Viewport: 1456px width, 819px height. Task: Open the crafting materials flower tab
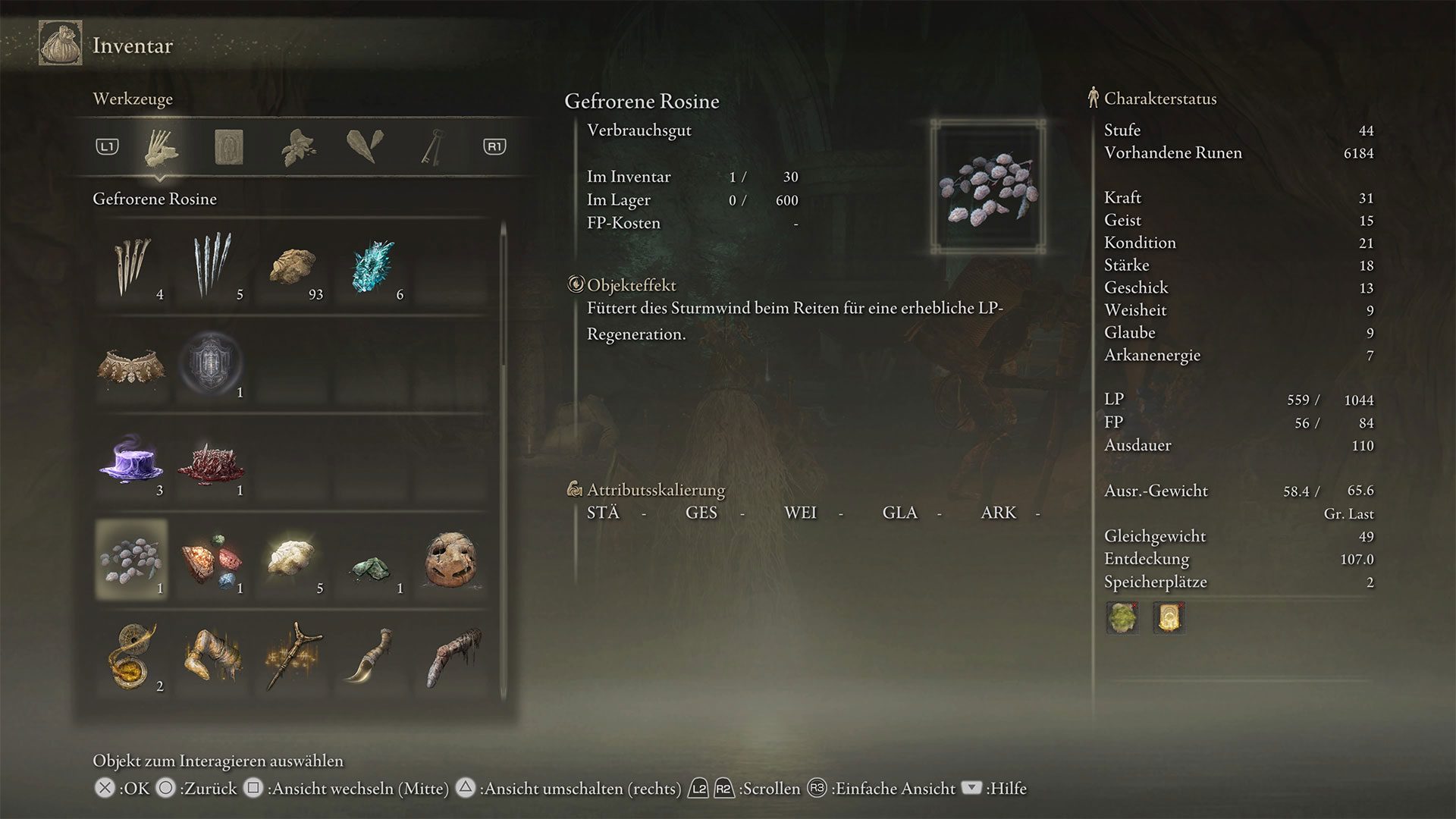click(x=298, y=146)
